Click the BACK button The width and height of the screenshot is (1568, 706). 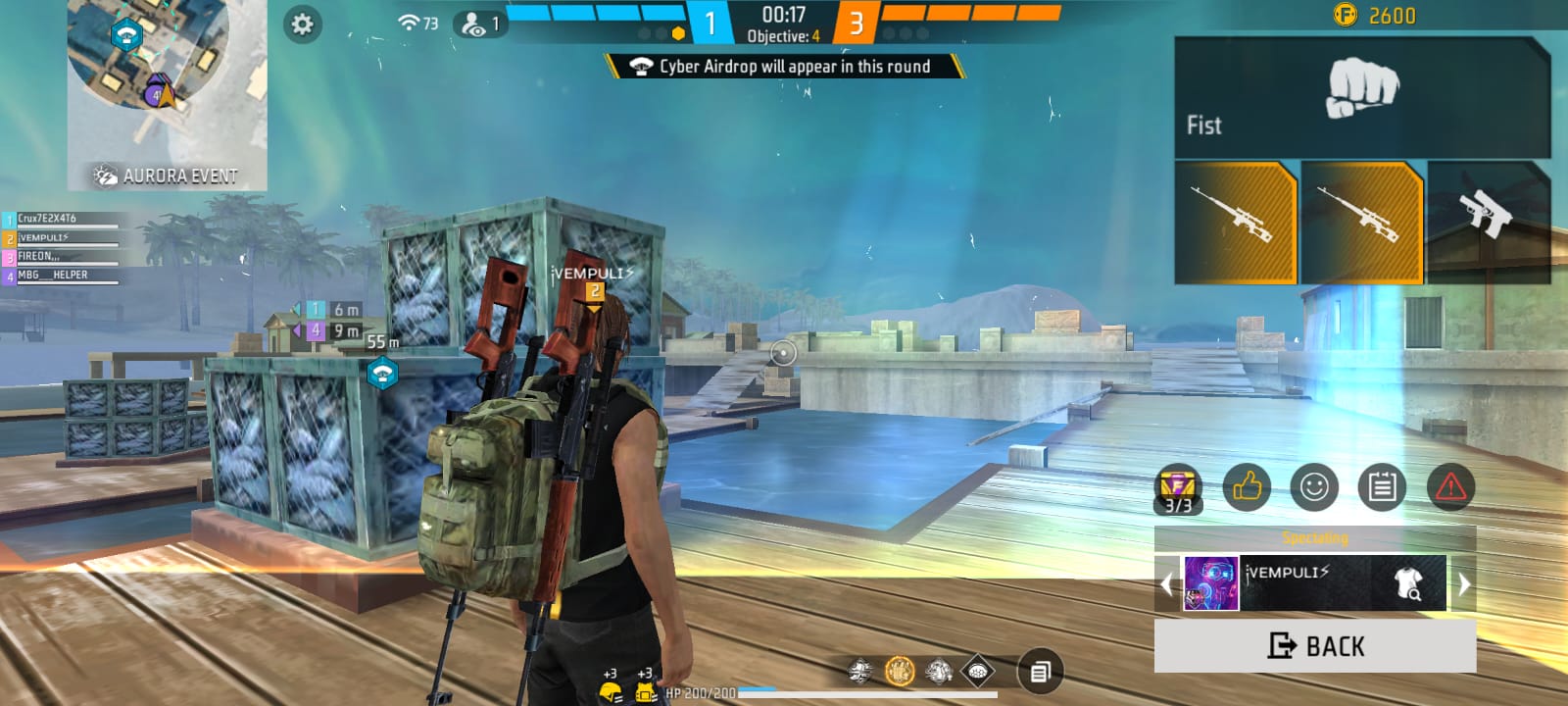(1314, 646)
